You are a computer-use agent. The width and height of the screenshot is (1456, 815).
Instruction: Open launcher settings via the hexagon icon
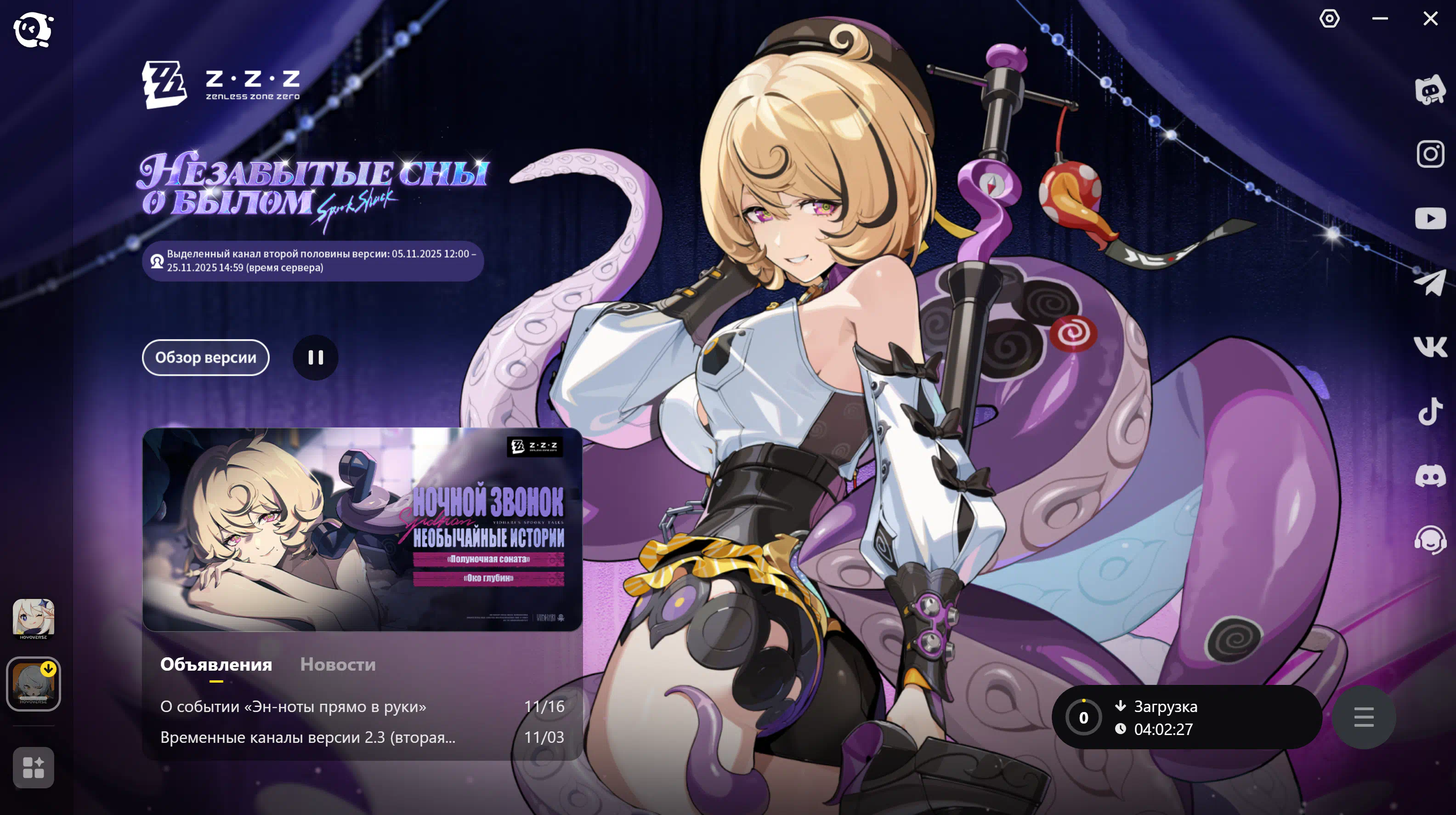1329,19
